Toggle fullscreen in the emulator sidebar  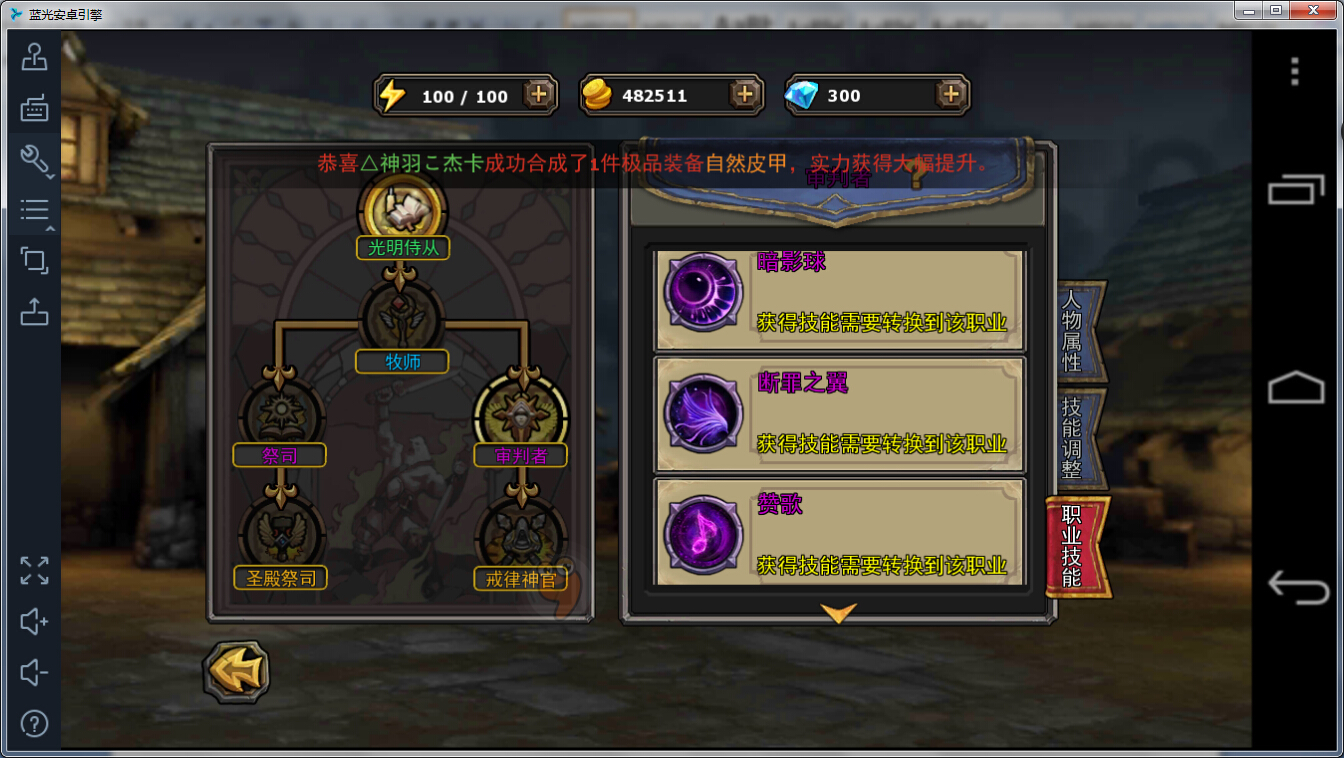coord(34,571)
